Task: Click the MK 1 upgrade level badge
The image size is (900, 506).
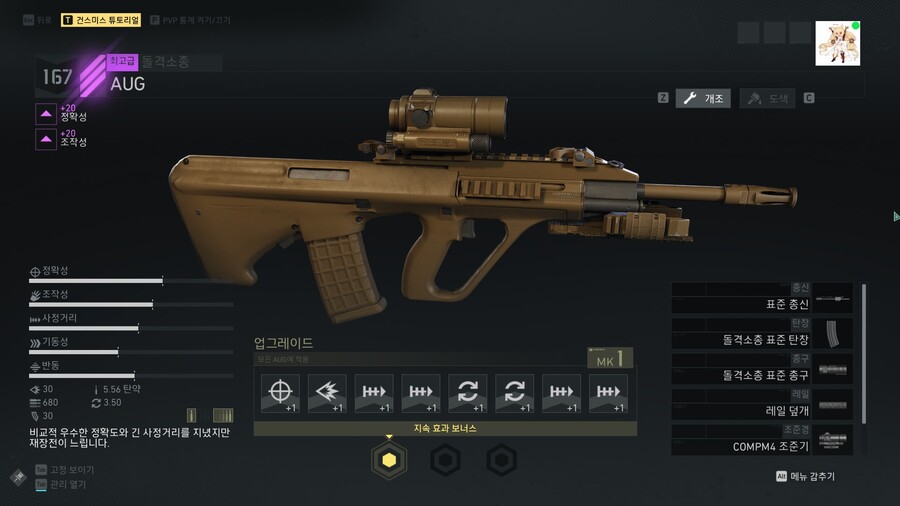Action: click(609, 358)
